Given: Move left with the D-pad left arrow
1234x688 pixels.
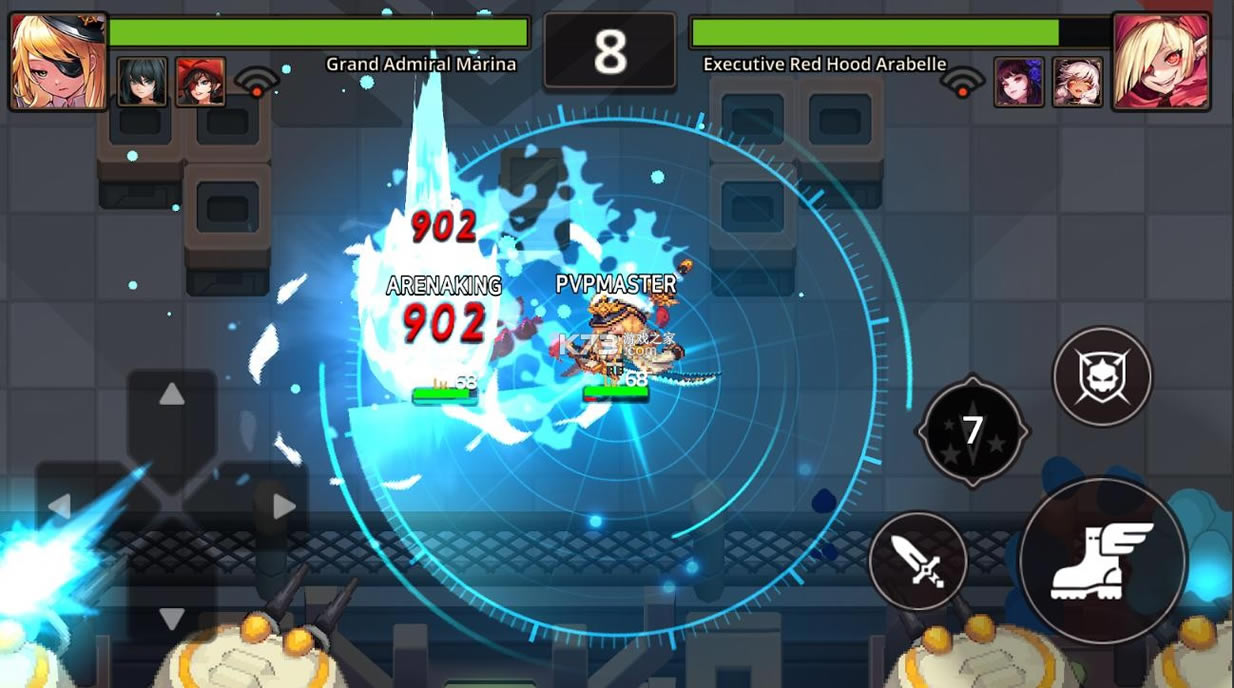Looking at the screenshot, I should point(60,506).
